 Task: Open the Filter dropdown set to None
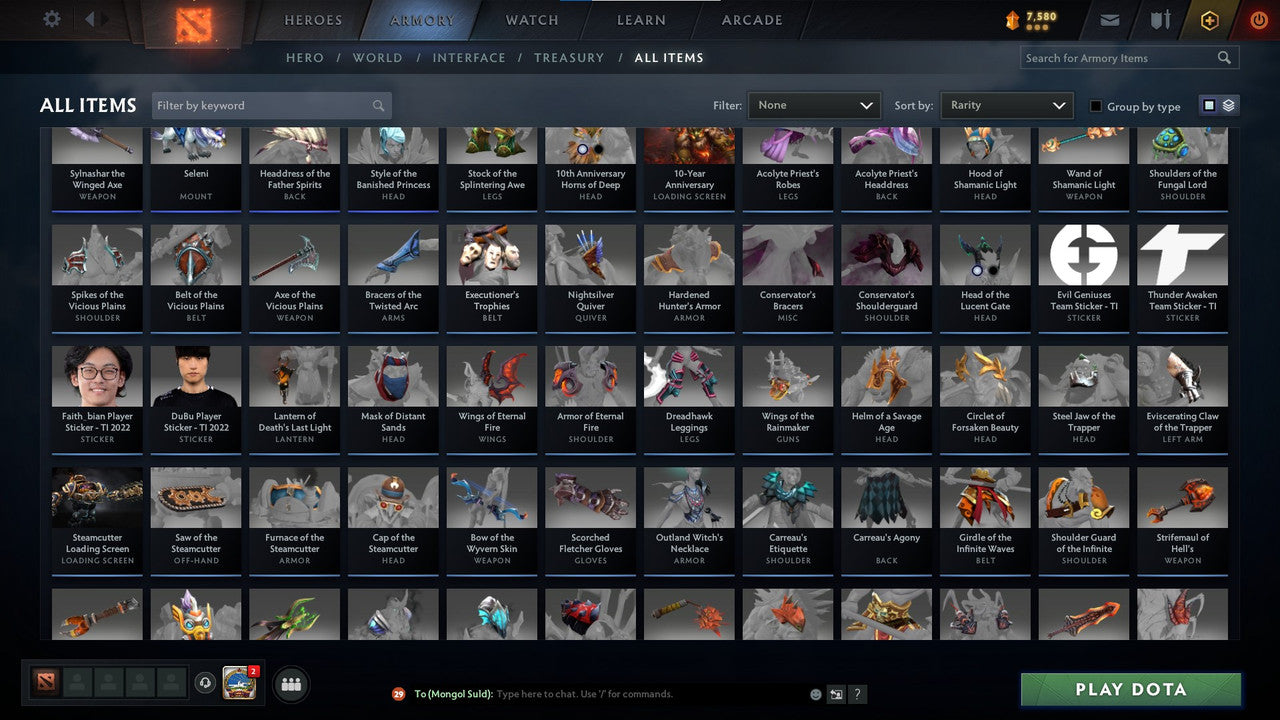(x=813, y=105)
